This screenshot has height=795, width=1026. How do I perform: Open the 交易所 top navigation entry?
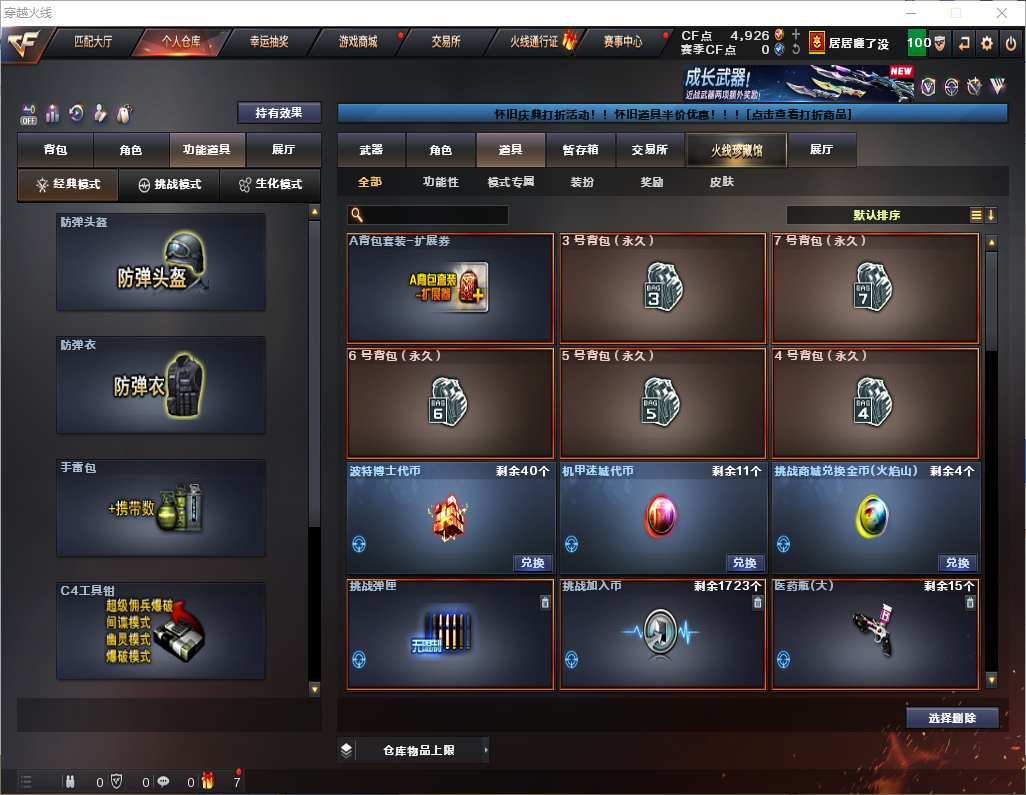click(446, 42)
